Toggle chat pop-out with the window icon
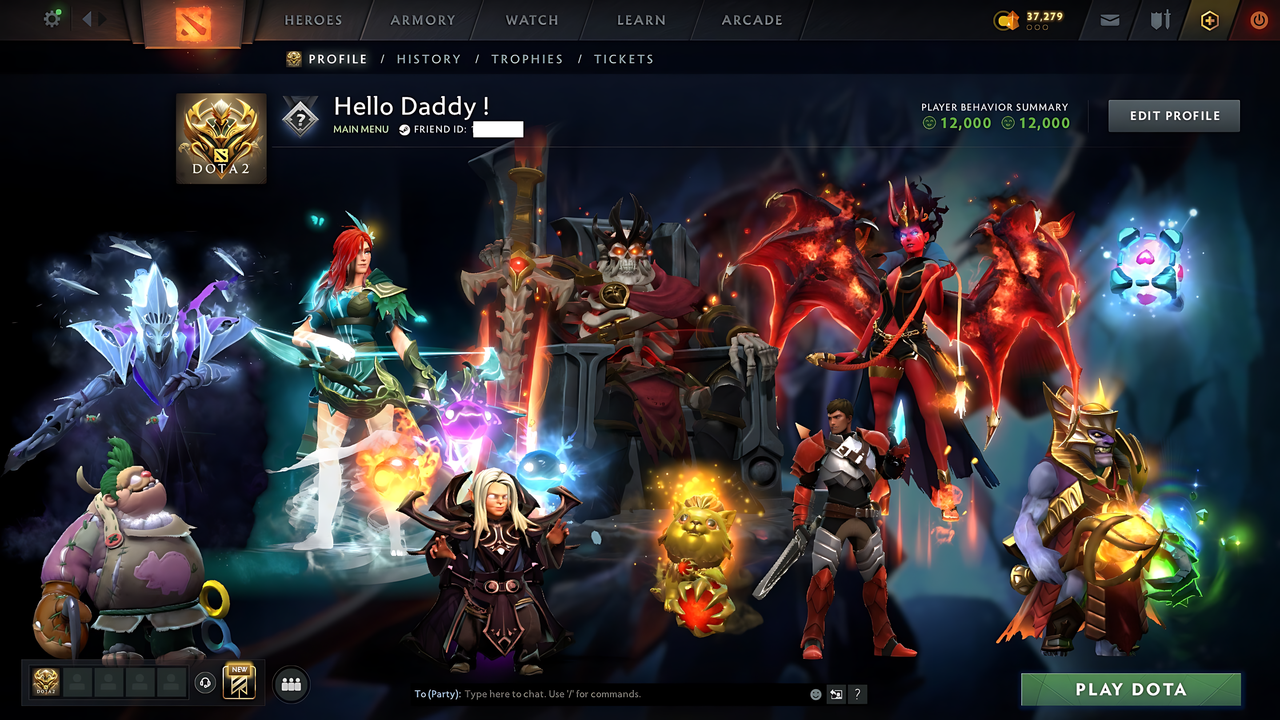 (x=836, y=693)
